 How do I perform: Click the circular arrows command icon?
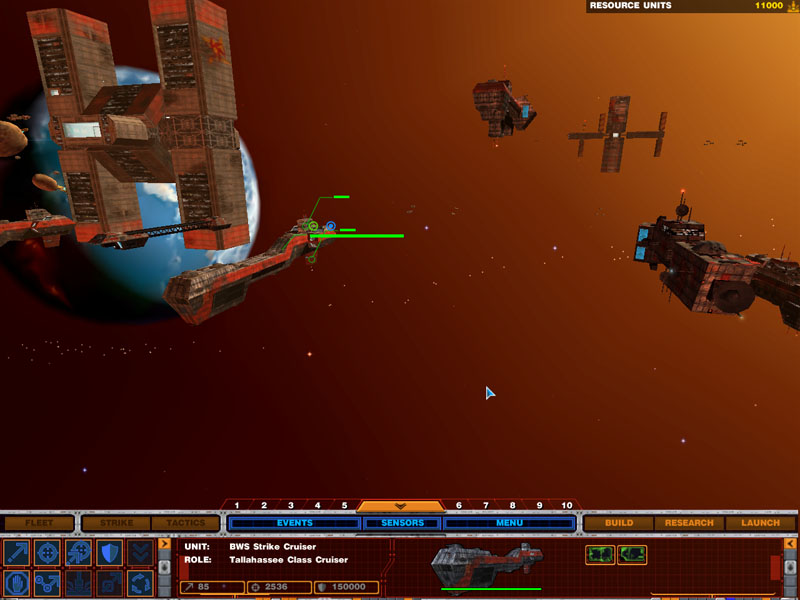click(x=141, y=582)
